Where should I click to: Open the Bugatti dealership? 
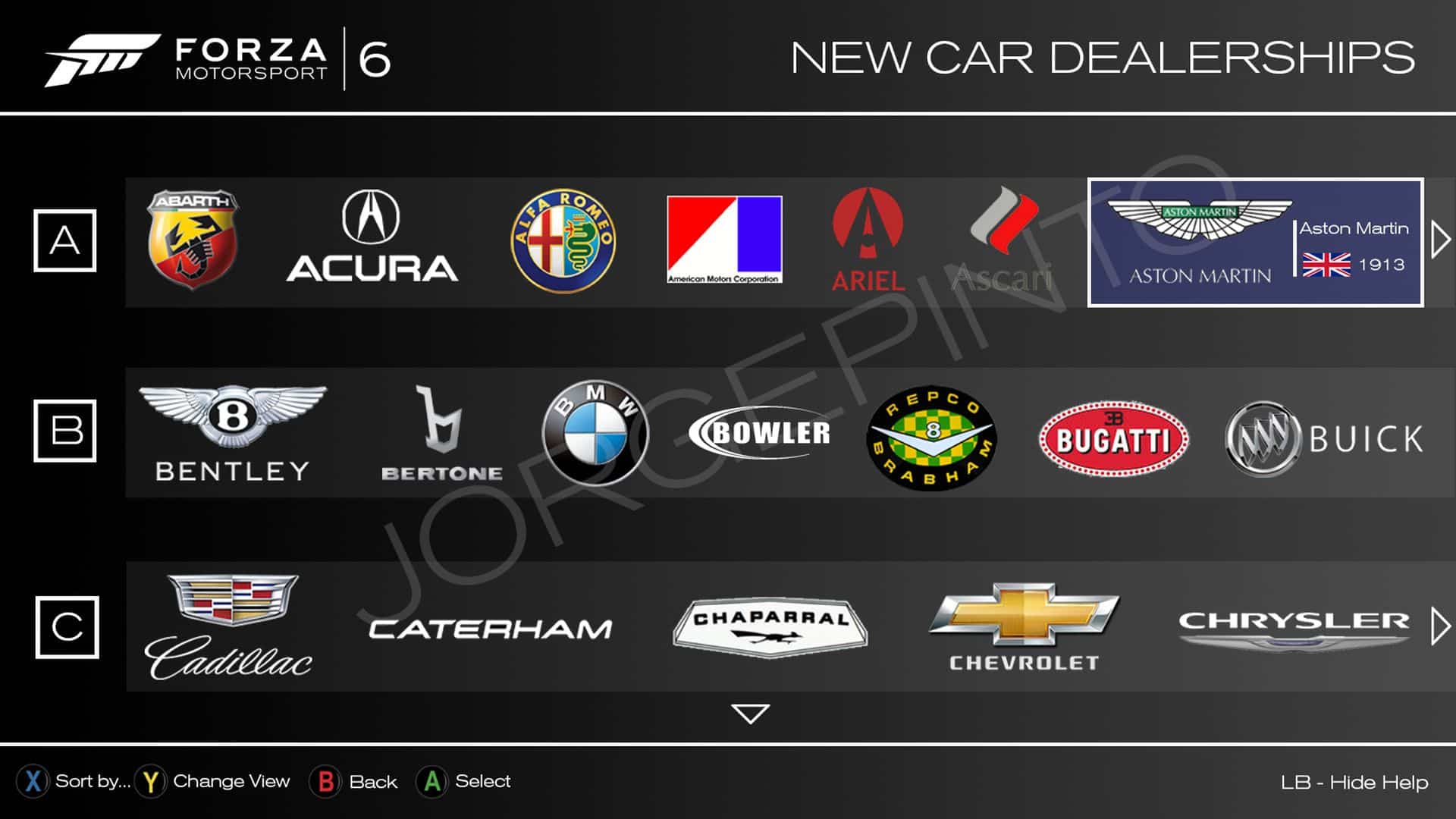1113,439
